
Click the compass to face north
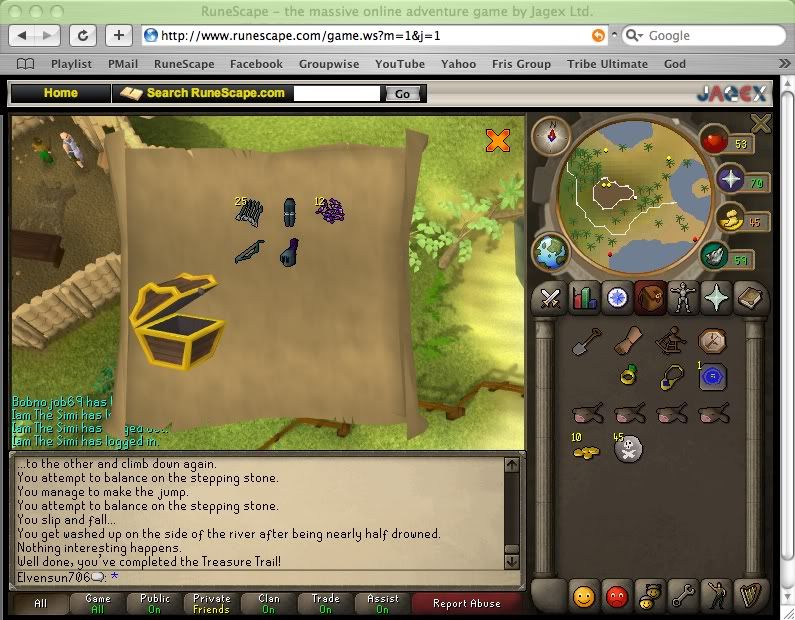coord(551,134)
